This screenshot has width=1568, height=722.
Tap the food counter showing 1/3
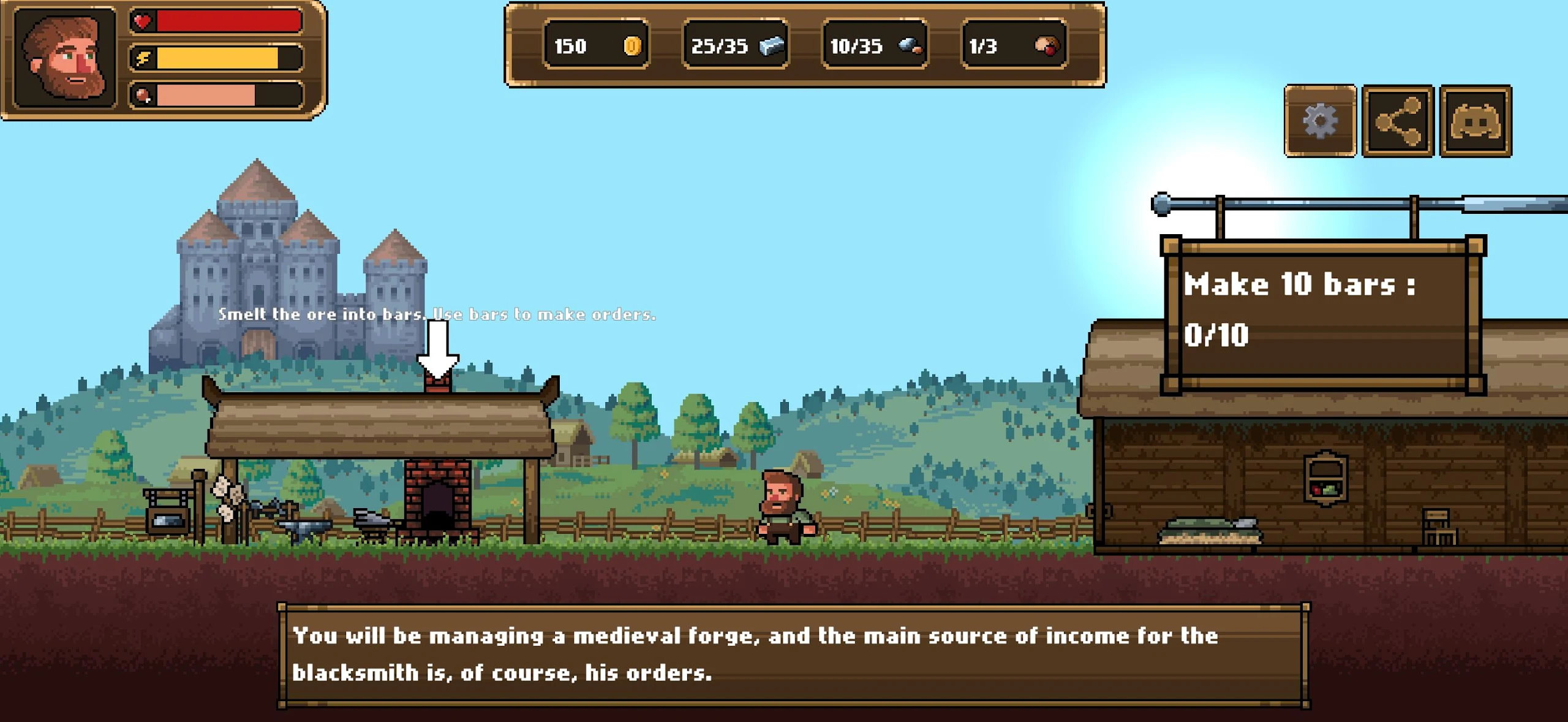pyautogui.click(x=1014, y=45)
